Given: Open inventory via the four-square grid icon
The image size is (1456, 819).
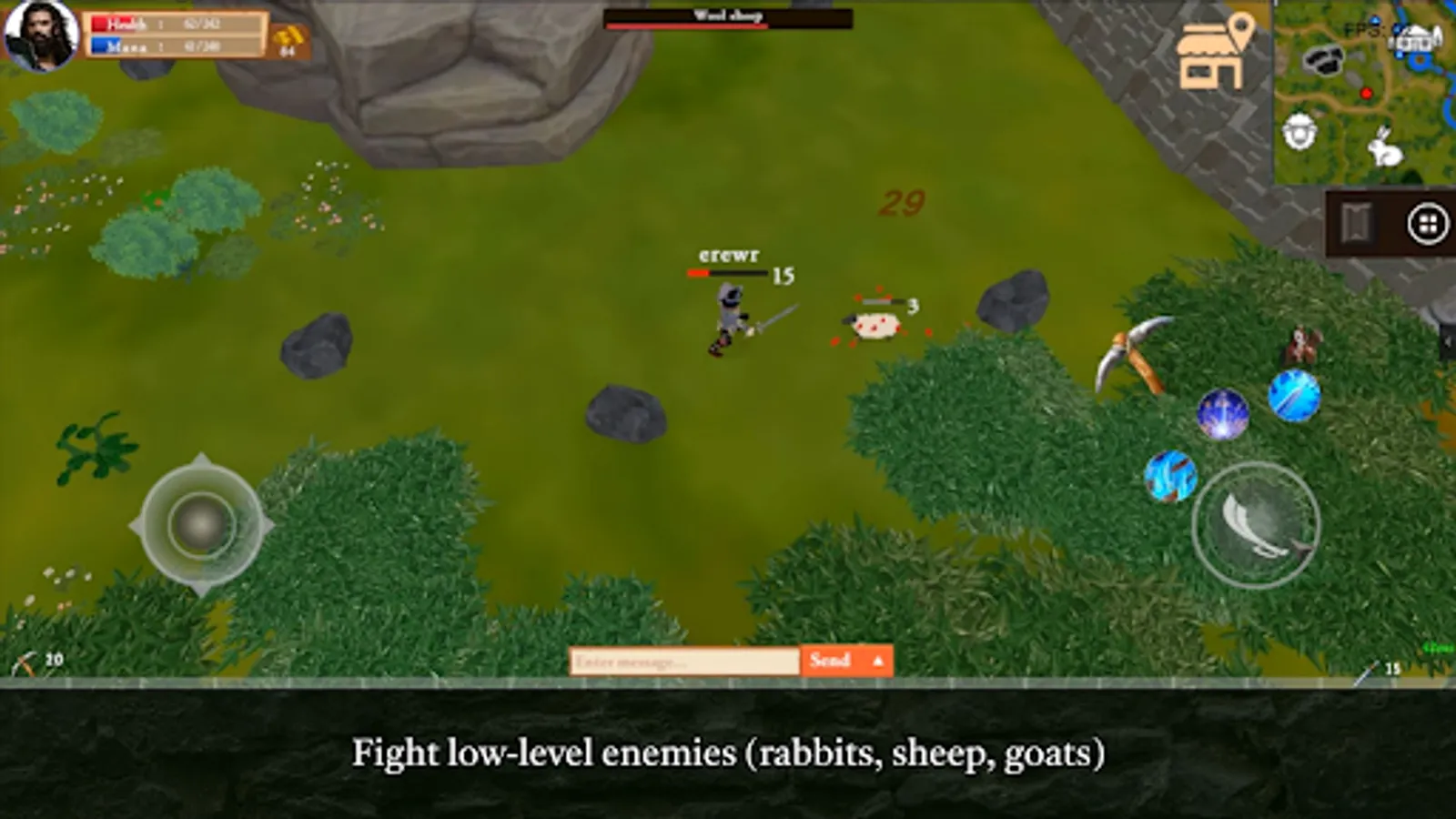Looking at the screenshot, I should click(x=1428, y=221).
